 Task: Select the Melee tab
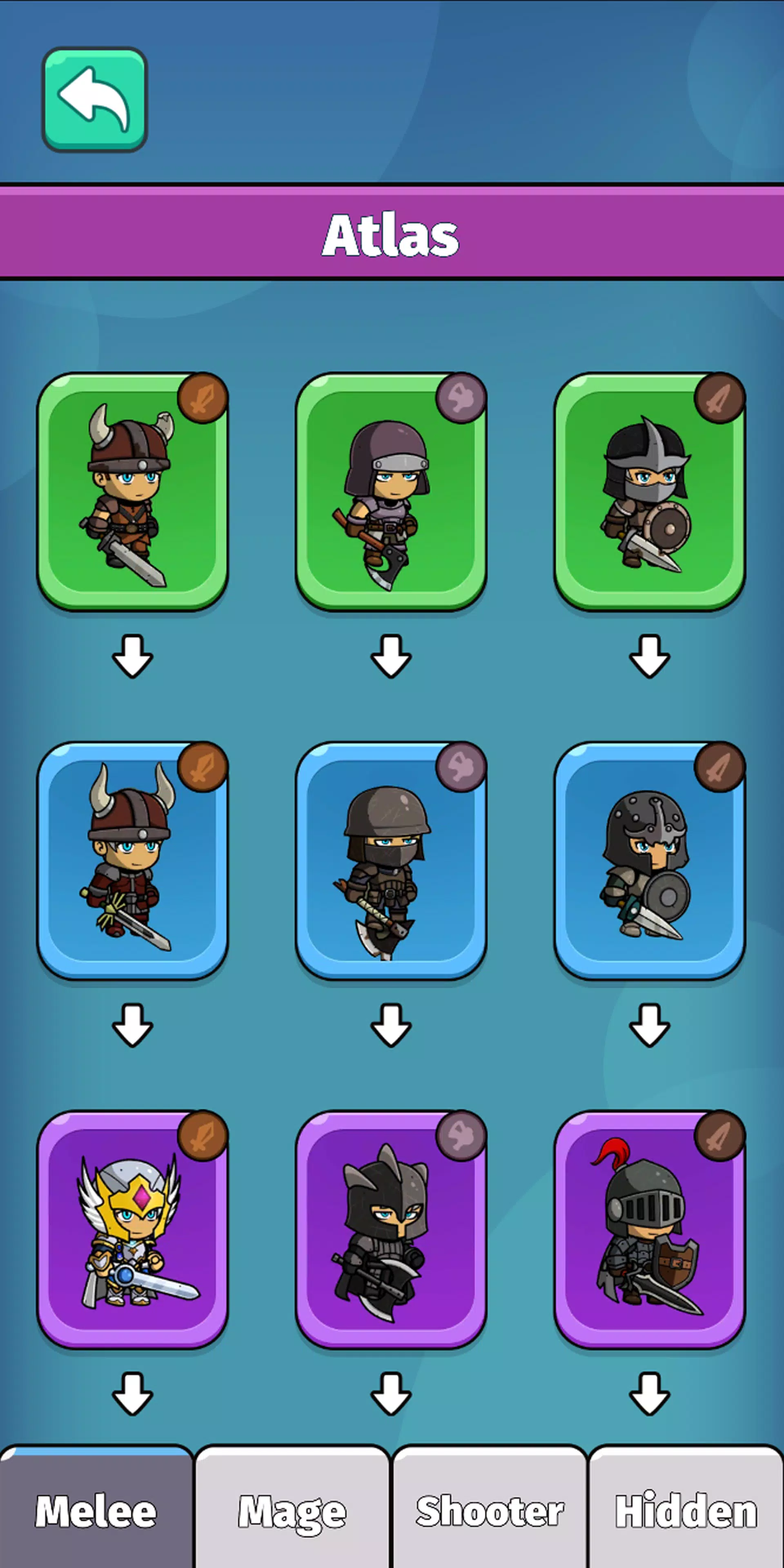(x=94, y=1510)
